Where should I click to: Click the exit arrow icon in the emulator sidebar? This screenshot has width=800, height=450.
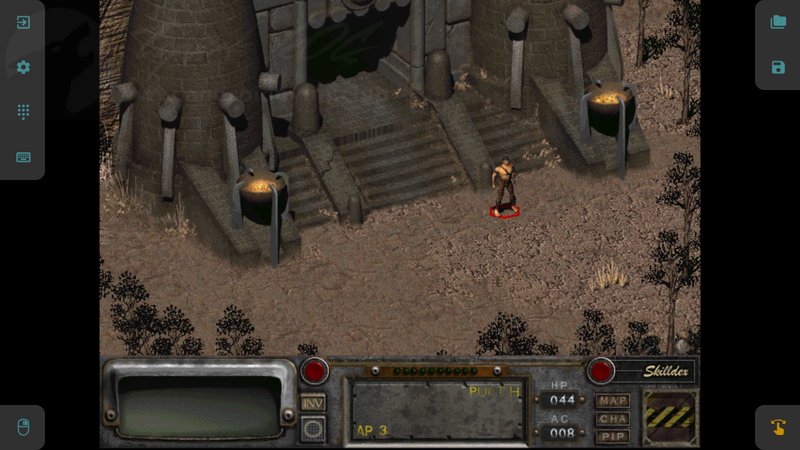point(23,22)
